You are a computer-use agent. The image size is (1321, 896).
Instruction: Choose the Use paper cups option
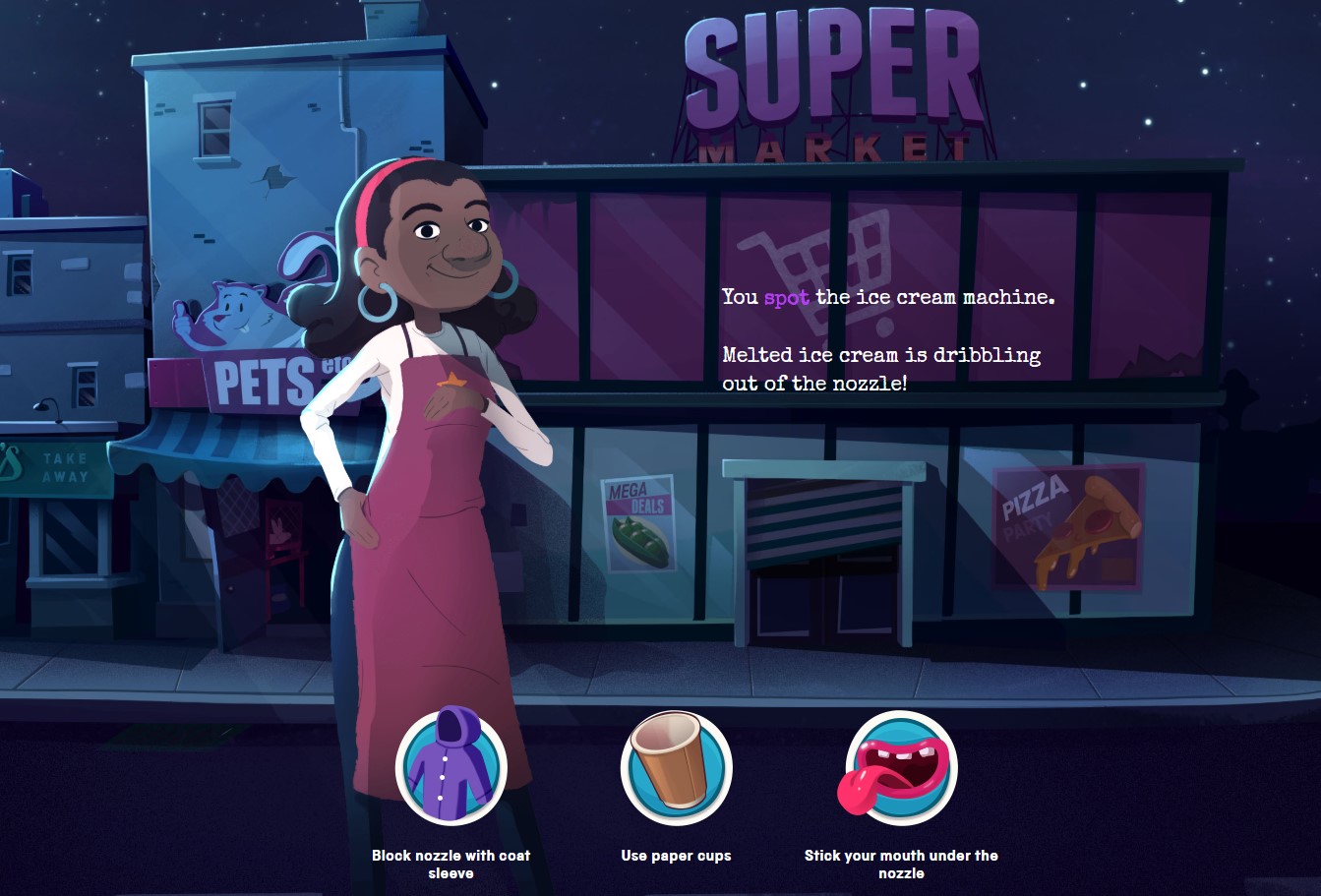[x=676, y=856]
